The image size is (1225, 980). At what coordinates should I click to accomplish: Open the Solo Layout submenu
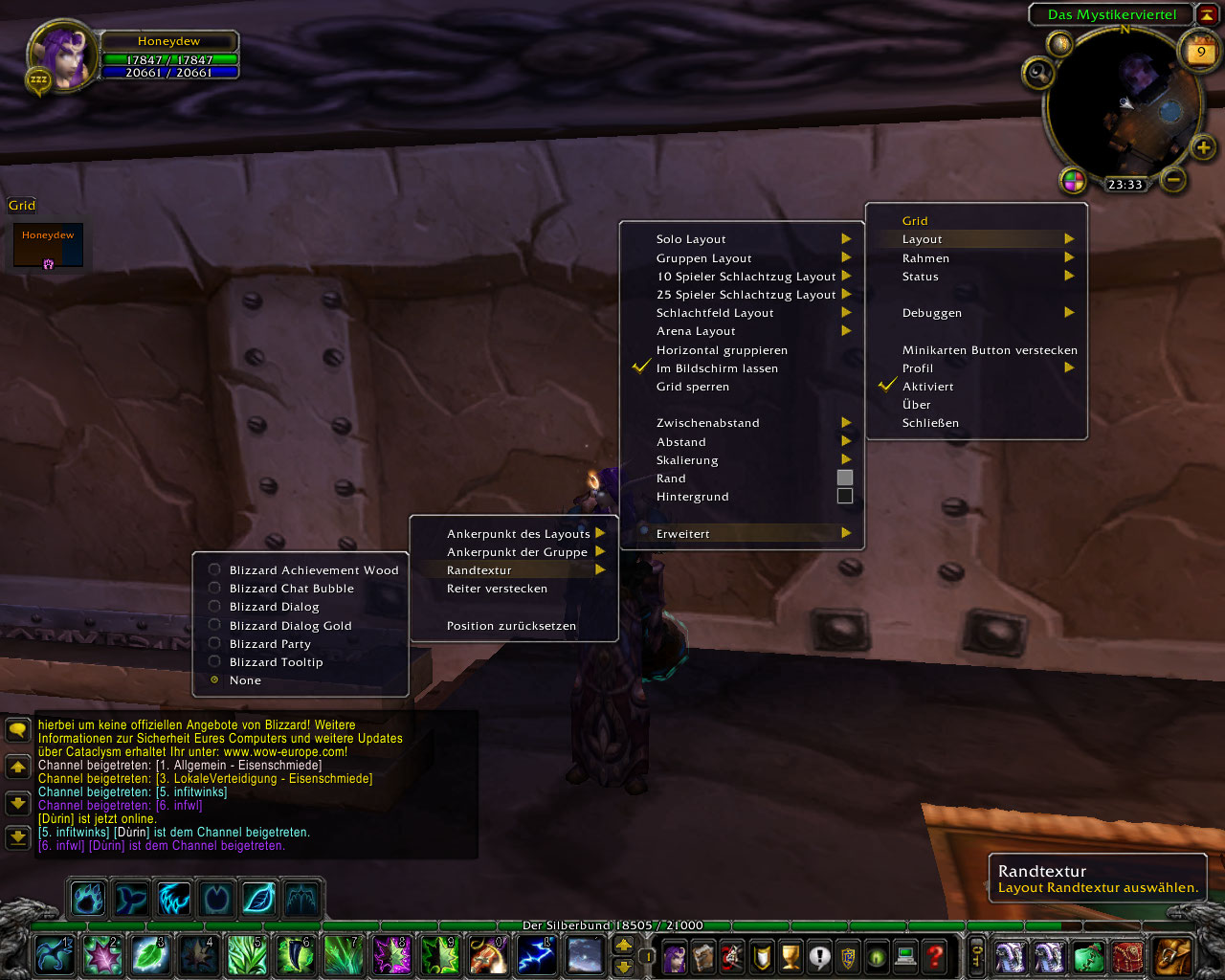tap(691, 239)
